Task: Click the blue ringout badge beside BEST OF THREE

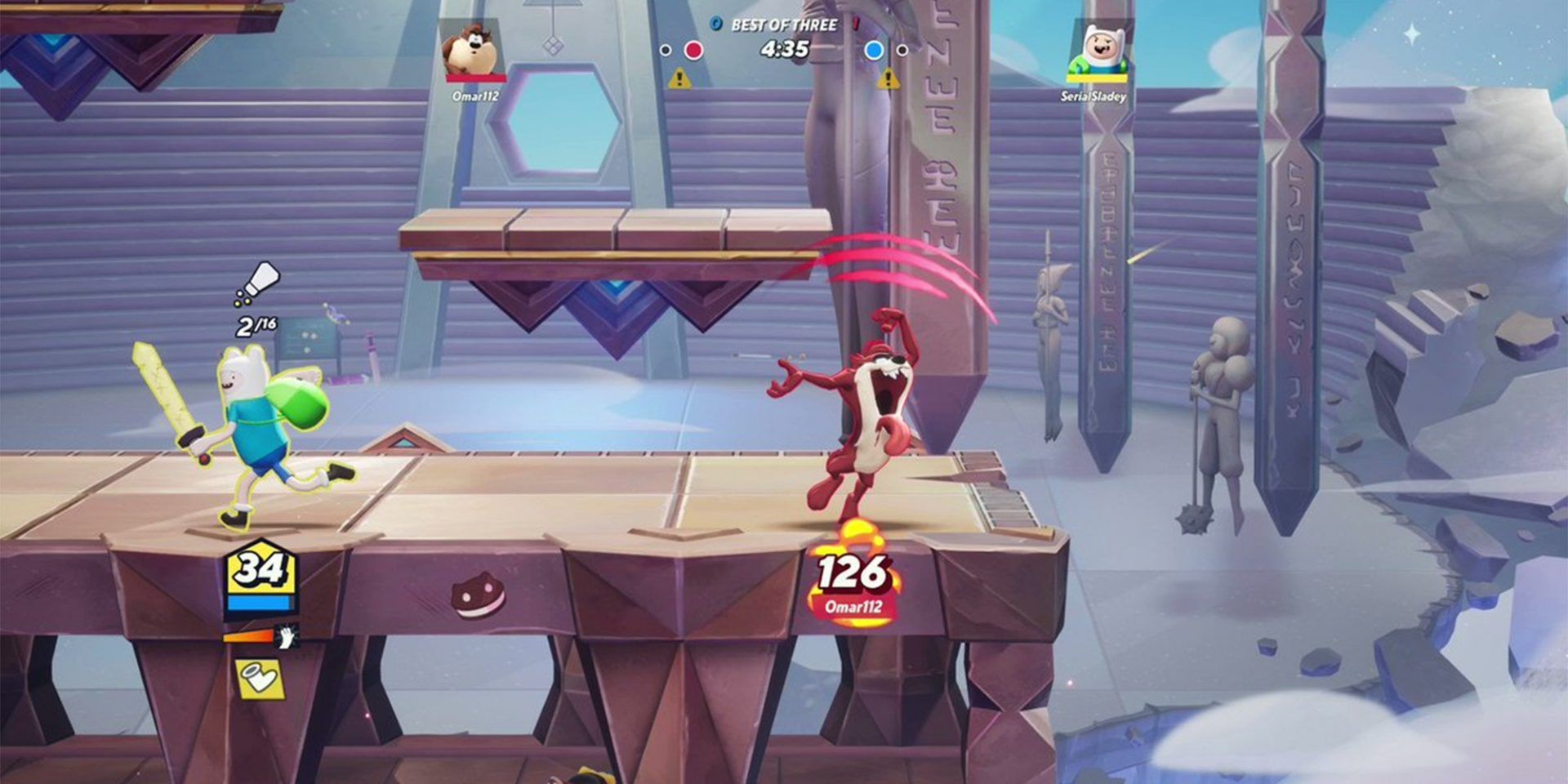Action: point(715,24)
